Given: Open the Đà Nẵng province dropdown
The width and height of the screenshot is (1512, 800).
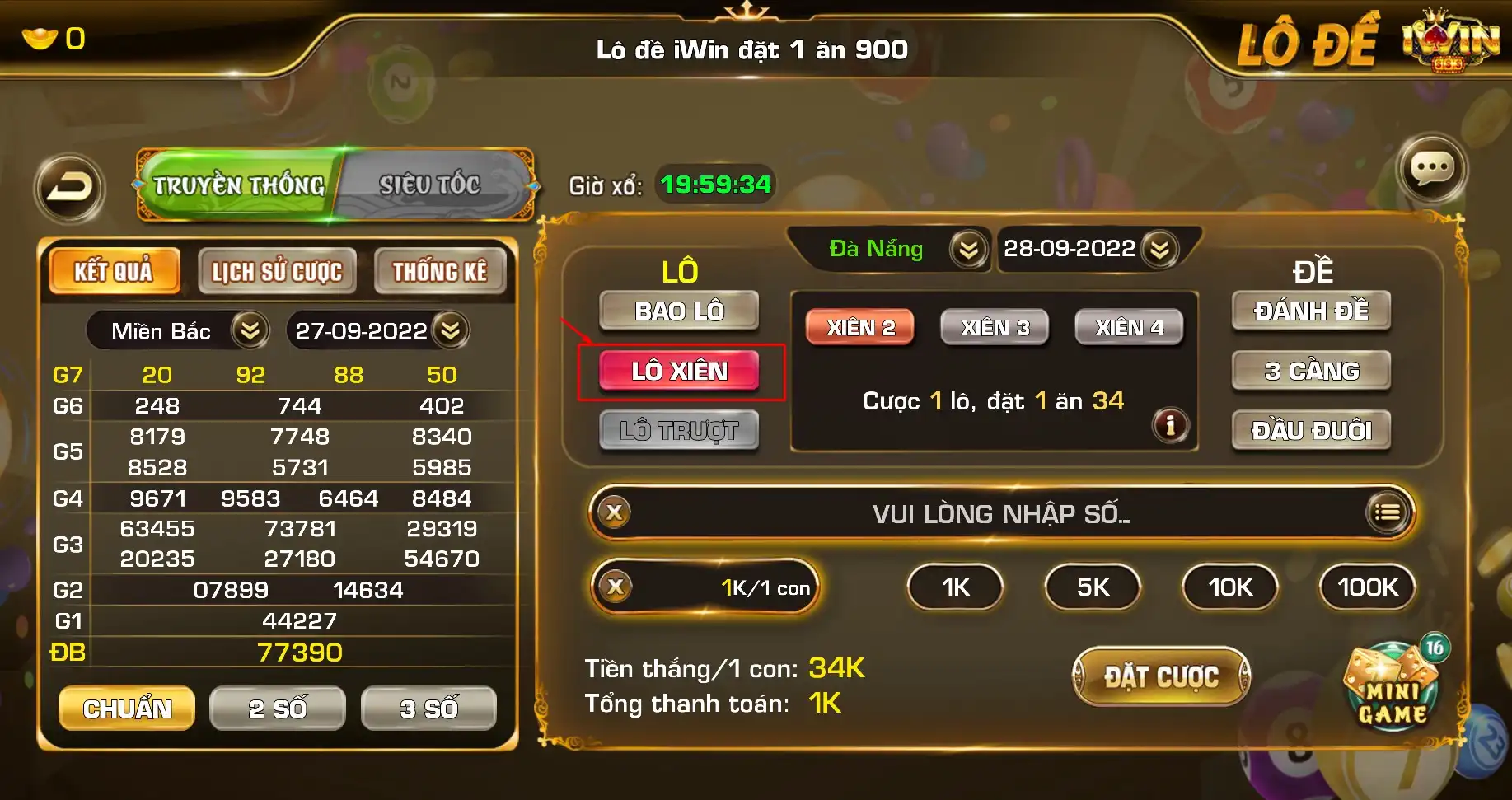Looking at the screenshot, I should [970, 250].
